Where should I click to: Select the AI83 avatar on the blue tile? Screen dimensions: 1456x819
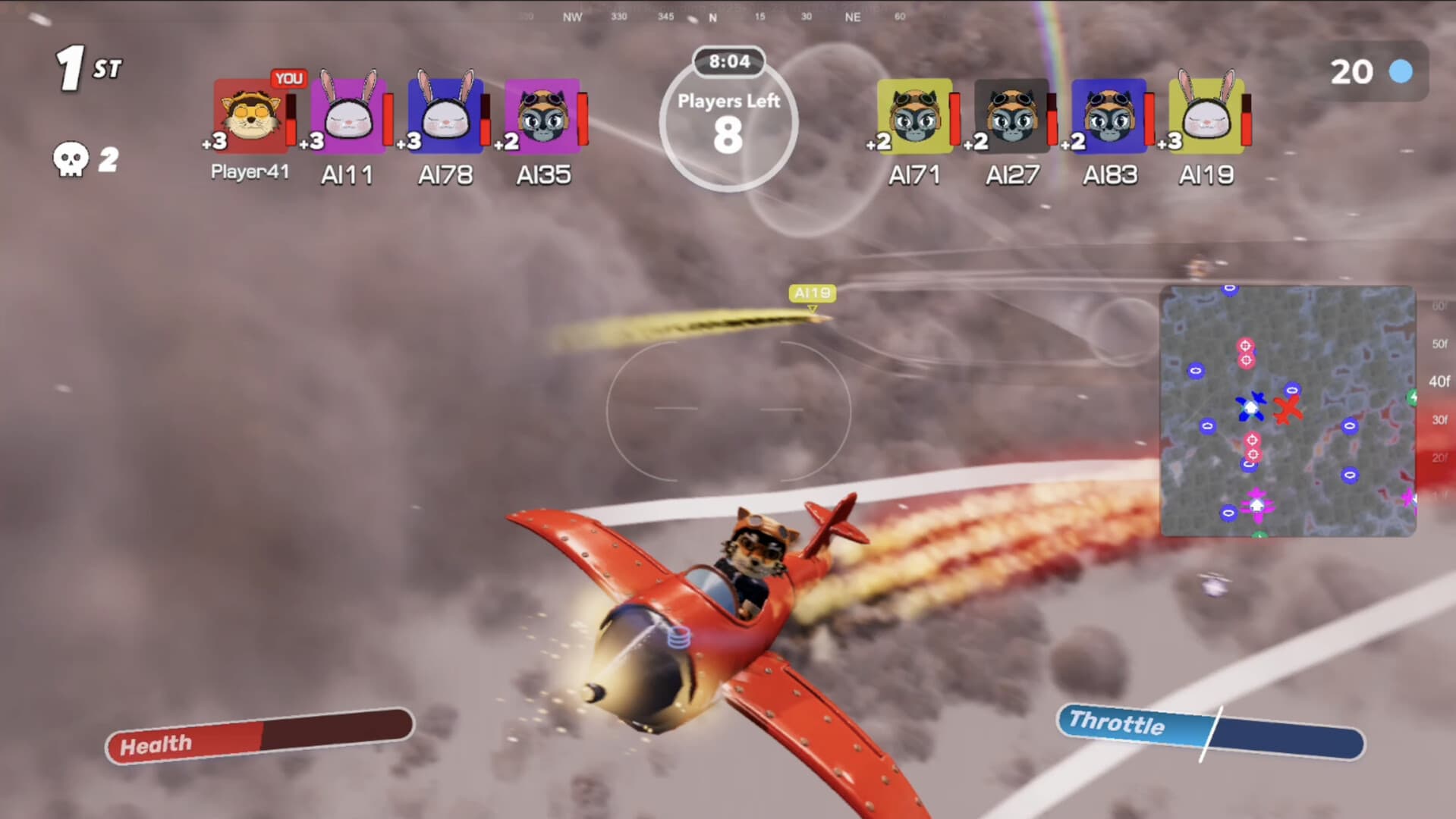[x=1109, y=115]
